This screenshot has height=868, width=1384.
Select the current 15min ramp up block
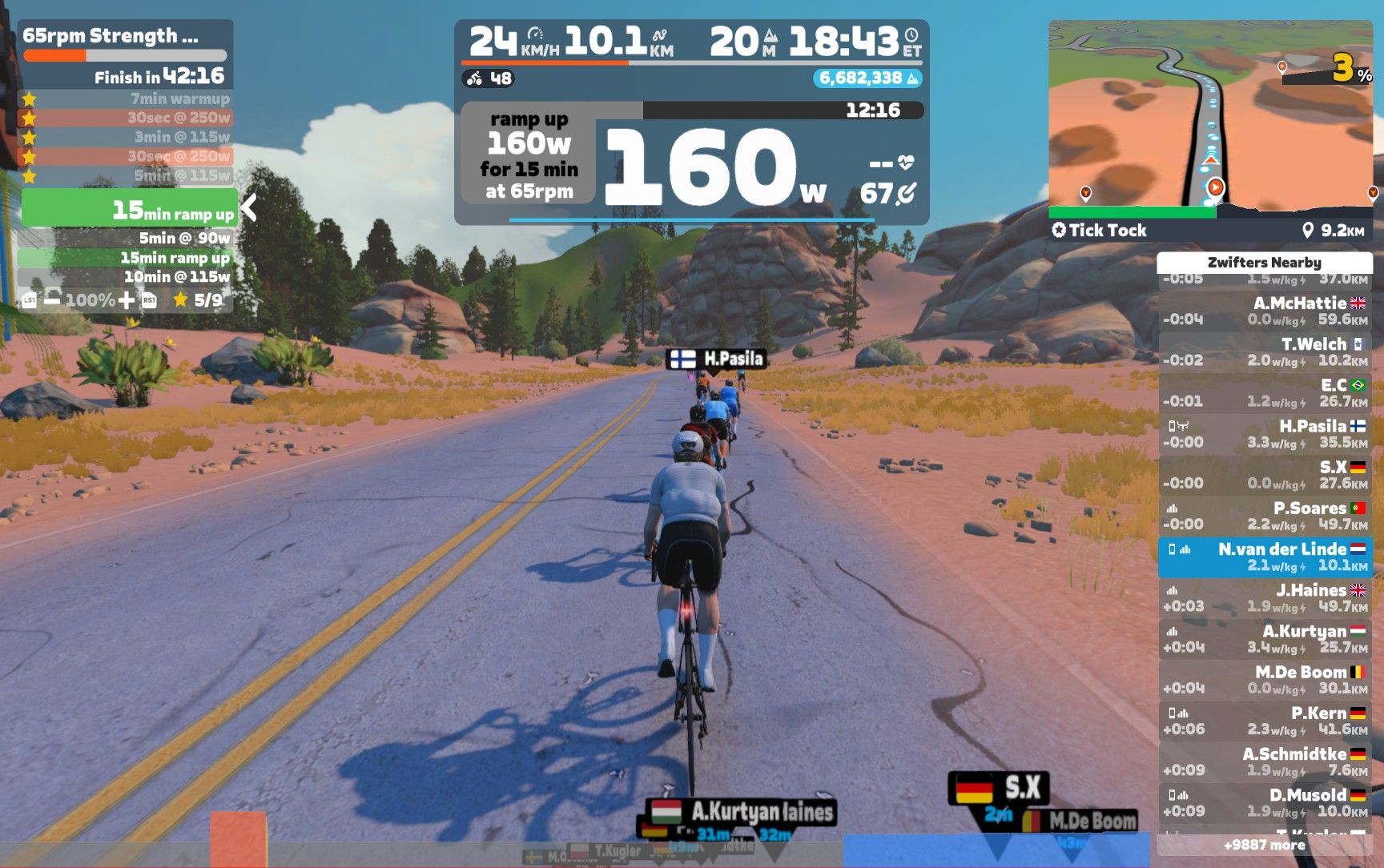point(128,210)
